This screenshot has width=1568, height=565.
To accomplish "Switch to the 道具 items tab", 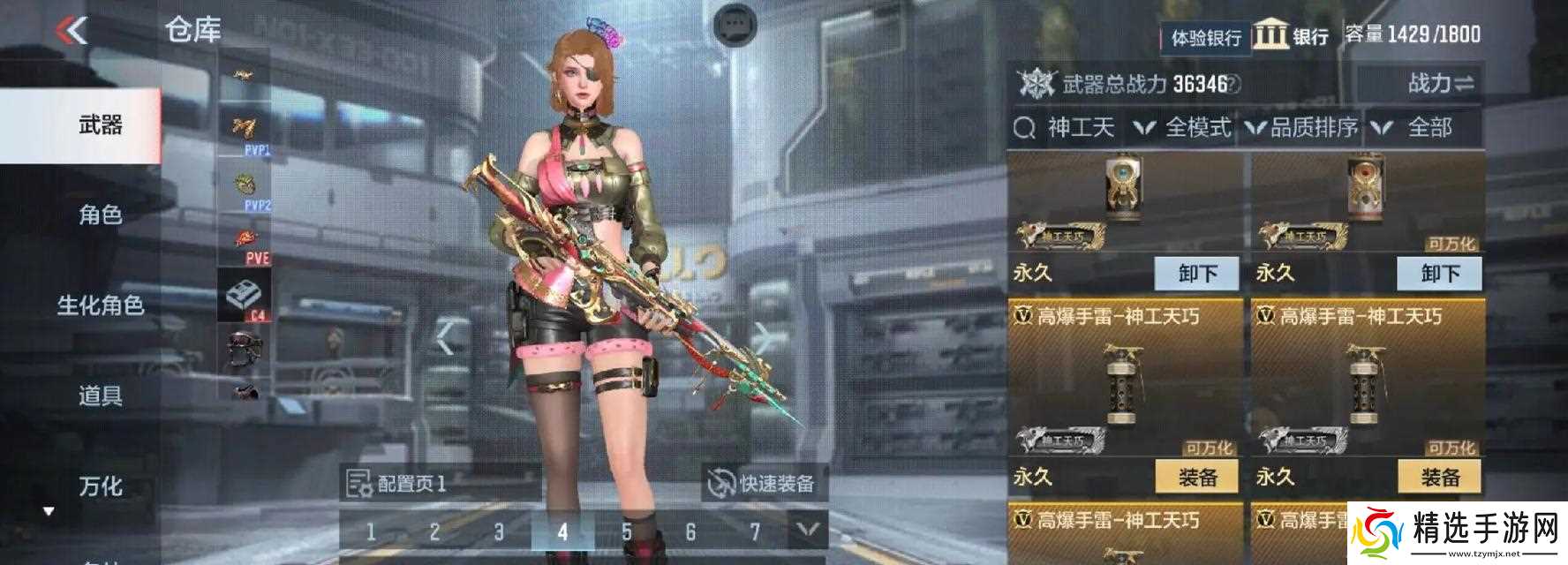I will coord(100,395).
